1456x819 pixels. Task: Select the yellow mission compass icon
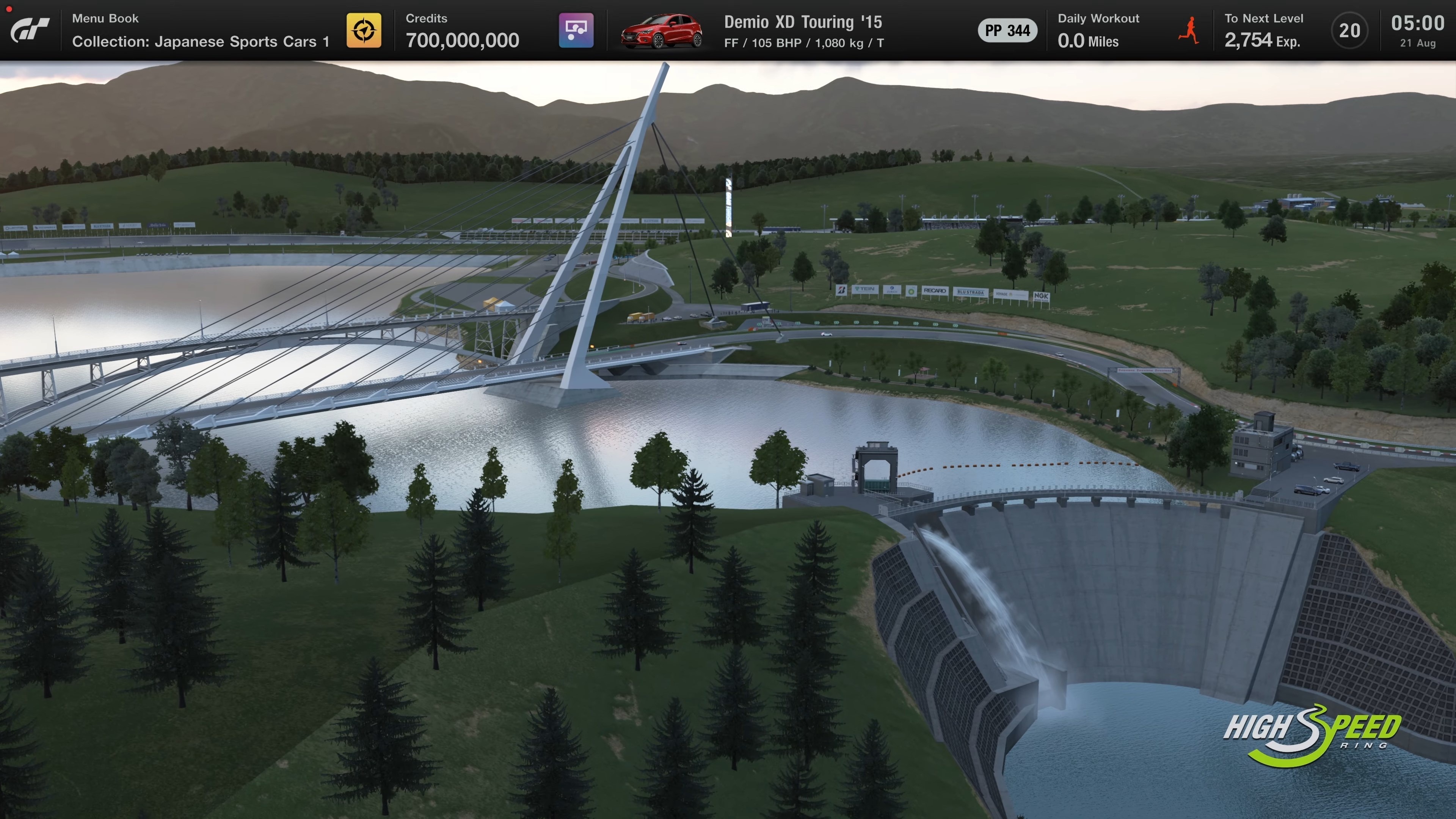click(364, 30)
